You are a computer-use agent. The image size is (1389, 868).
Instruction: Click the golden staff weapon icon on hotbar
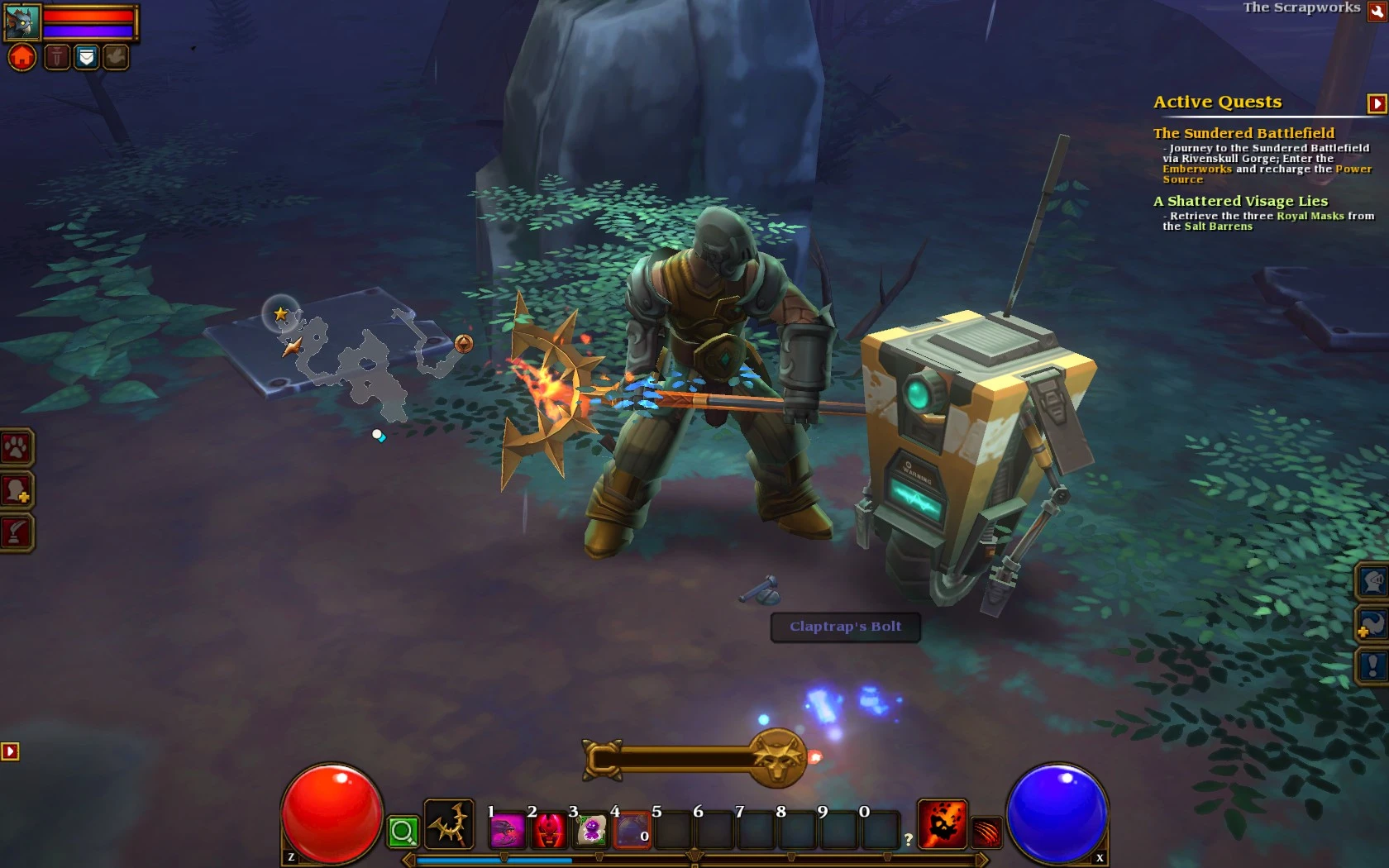coord(449,825)
